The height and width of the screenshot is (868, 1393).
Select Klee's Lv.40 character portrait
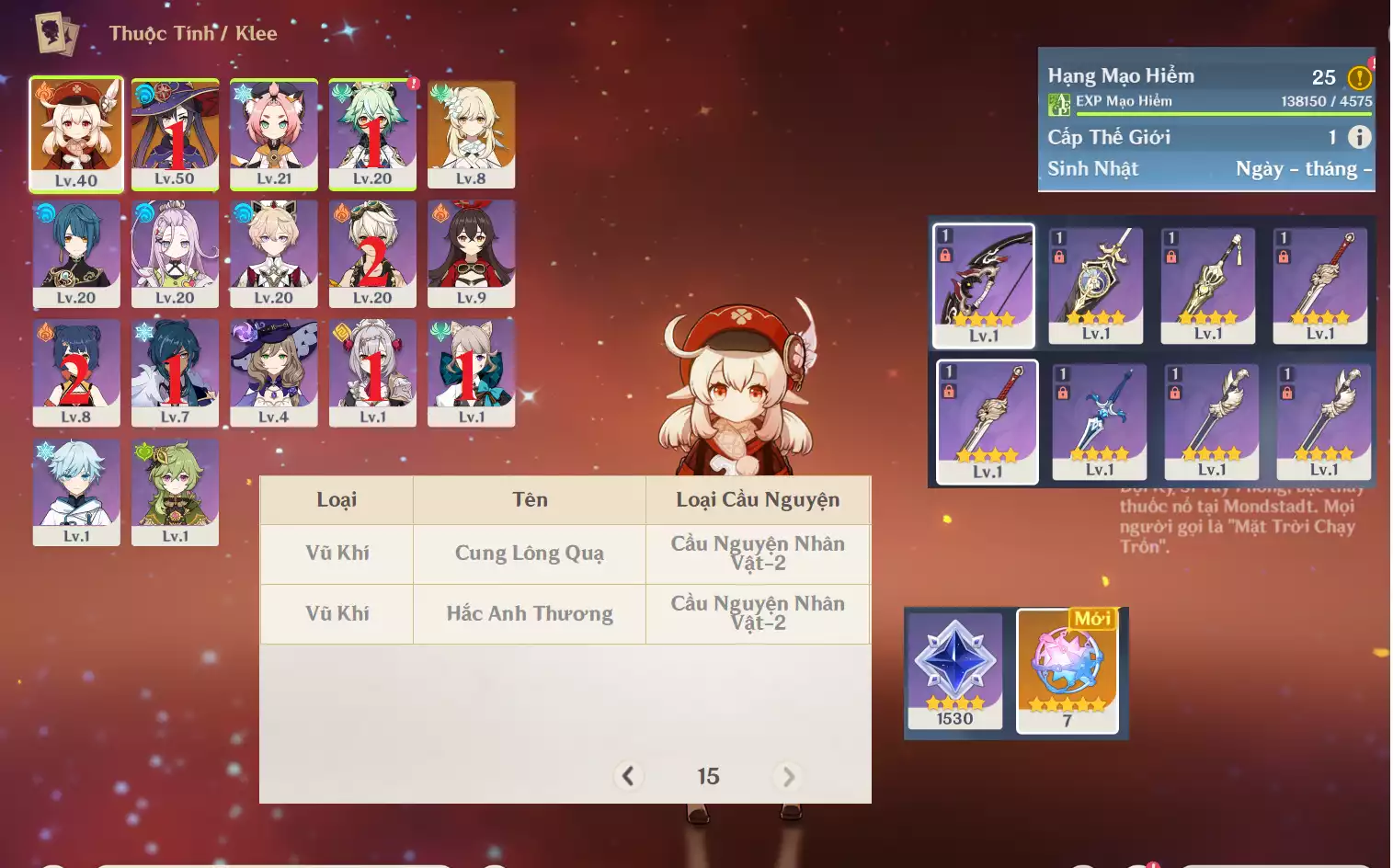coord(76,133)
